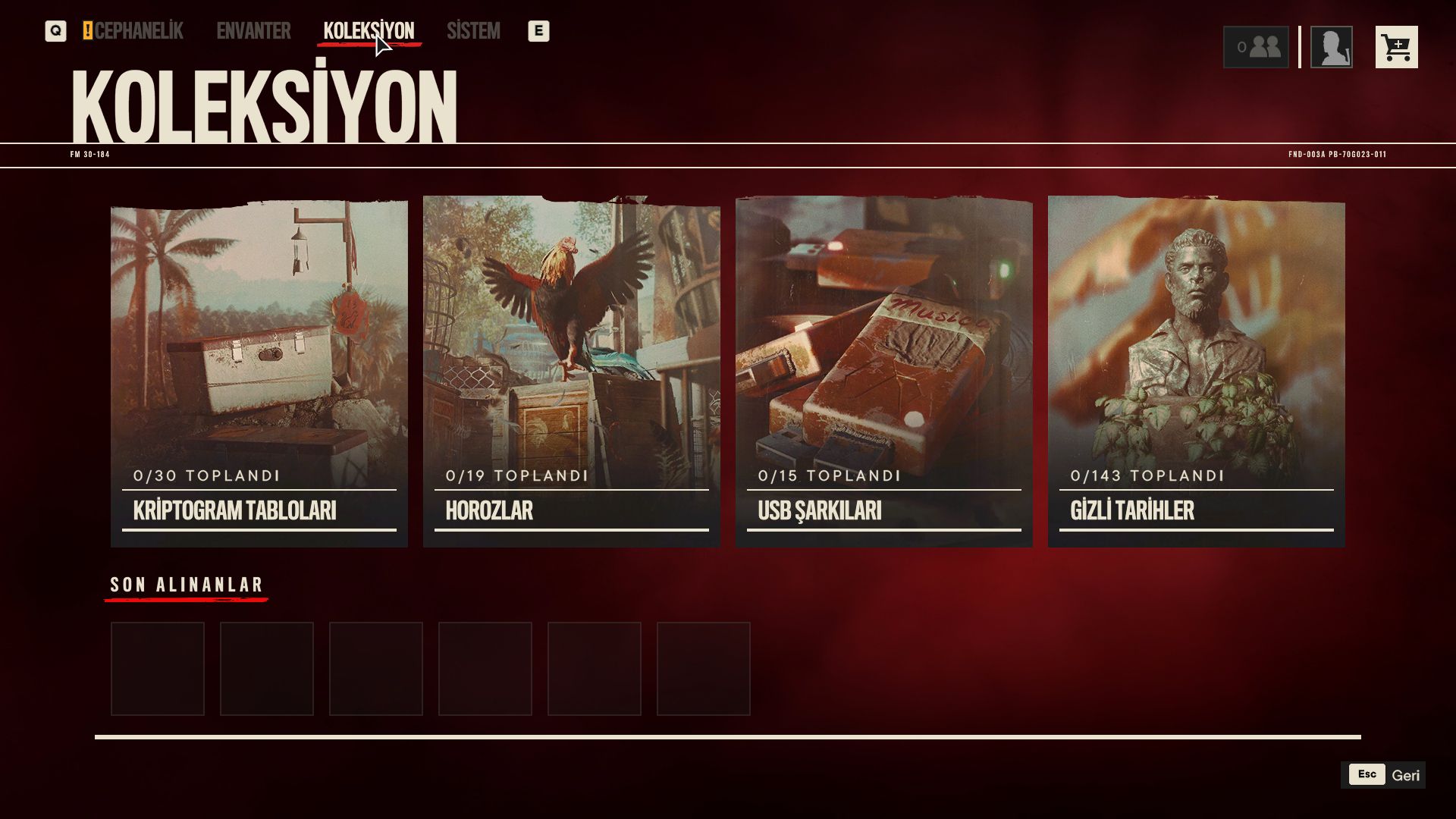Image resolution: width=1456 pixels, height=819 pixels.
Task: Open the co-op friends counter button
Action: point(1256,47)
